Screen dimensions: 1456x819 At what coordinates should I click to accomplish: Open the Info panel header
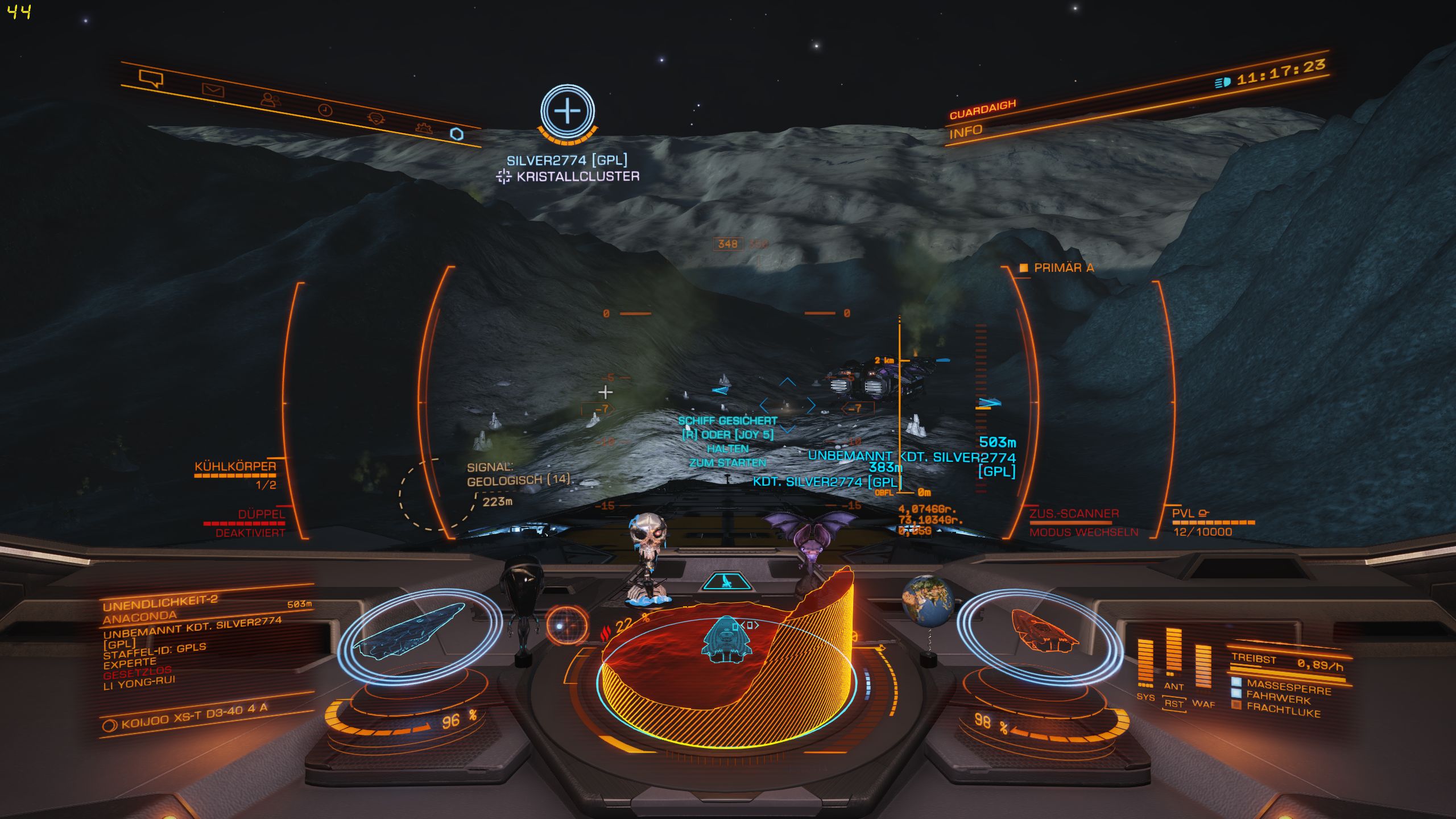tap(966, 133)
